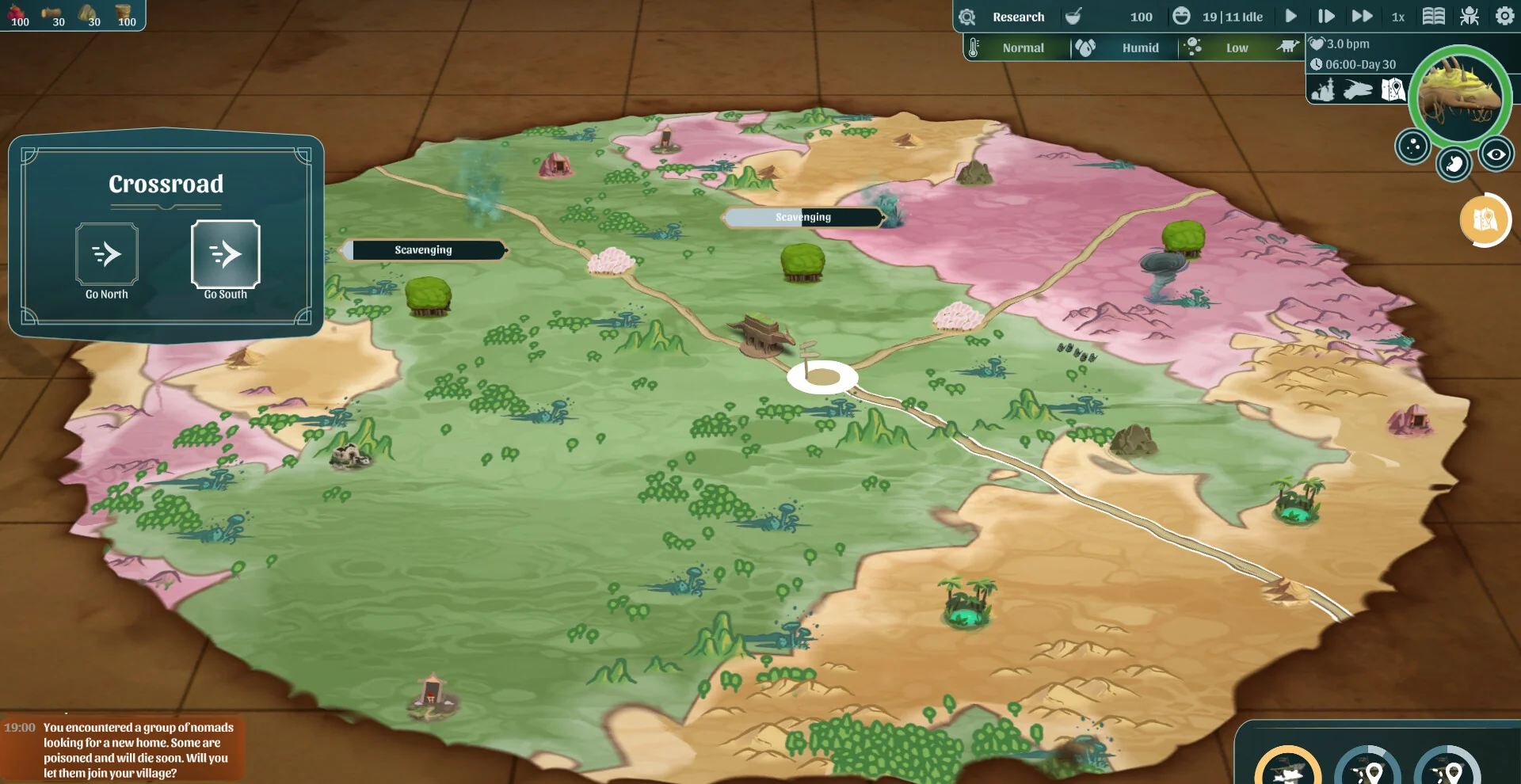
Task: Click the step-forward speed button
Action: click(1326, 16)
